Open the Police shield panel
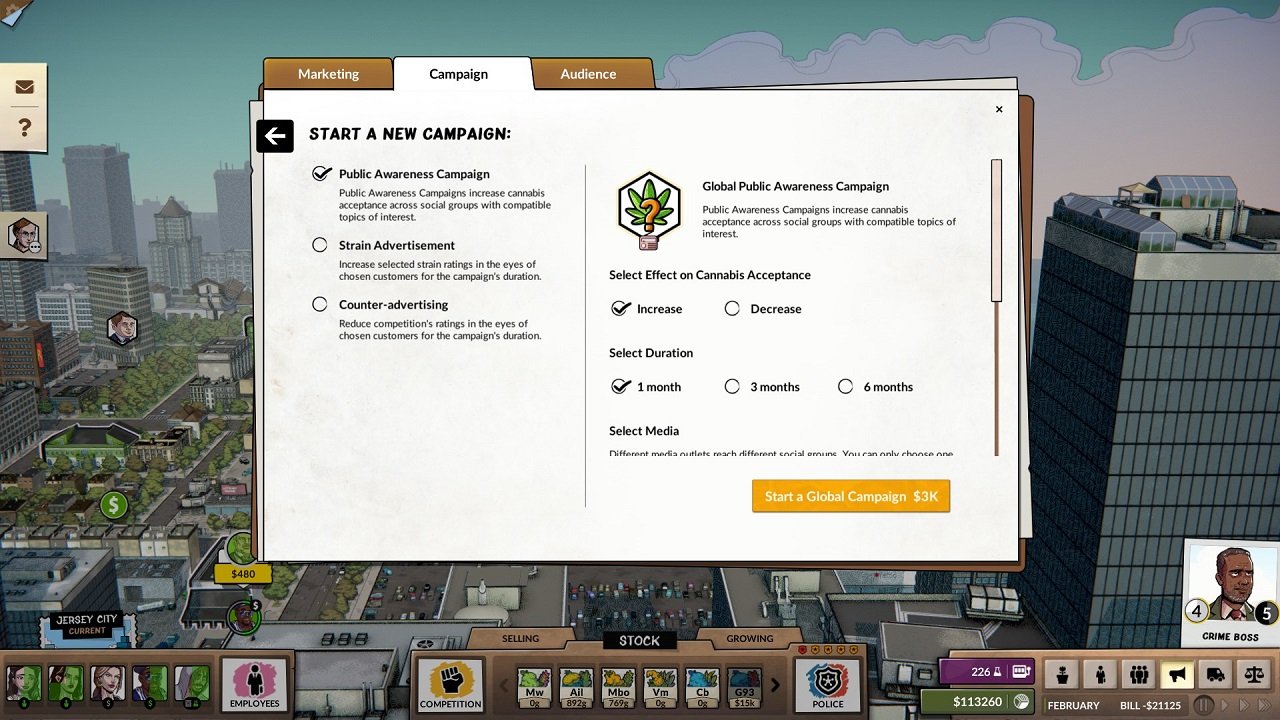Screen dimensions: 1280x720 point(827,684)
